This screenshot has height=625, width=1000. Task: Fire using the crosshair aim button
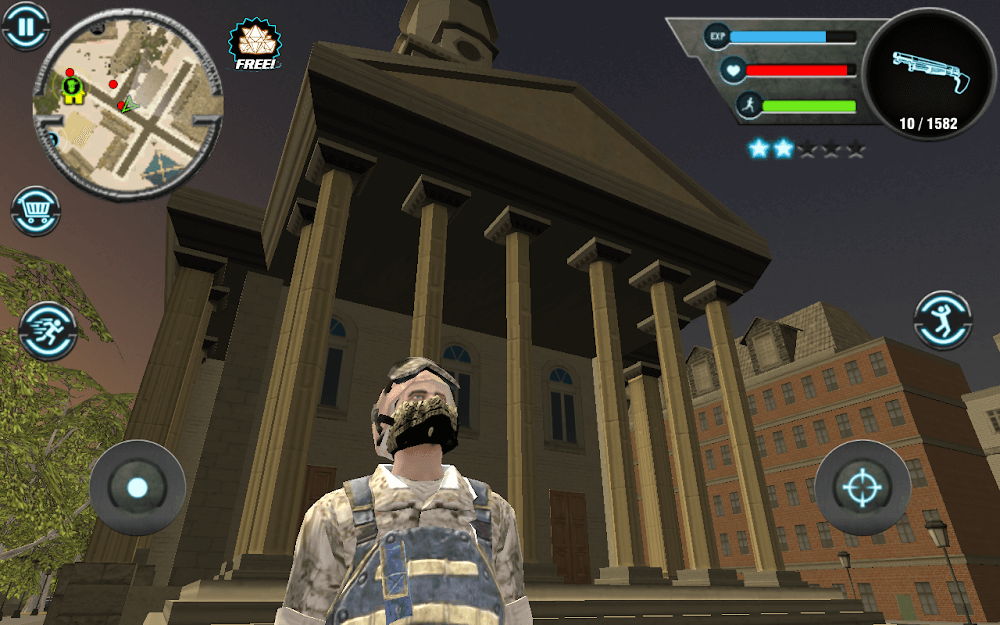coord(862,488)
